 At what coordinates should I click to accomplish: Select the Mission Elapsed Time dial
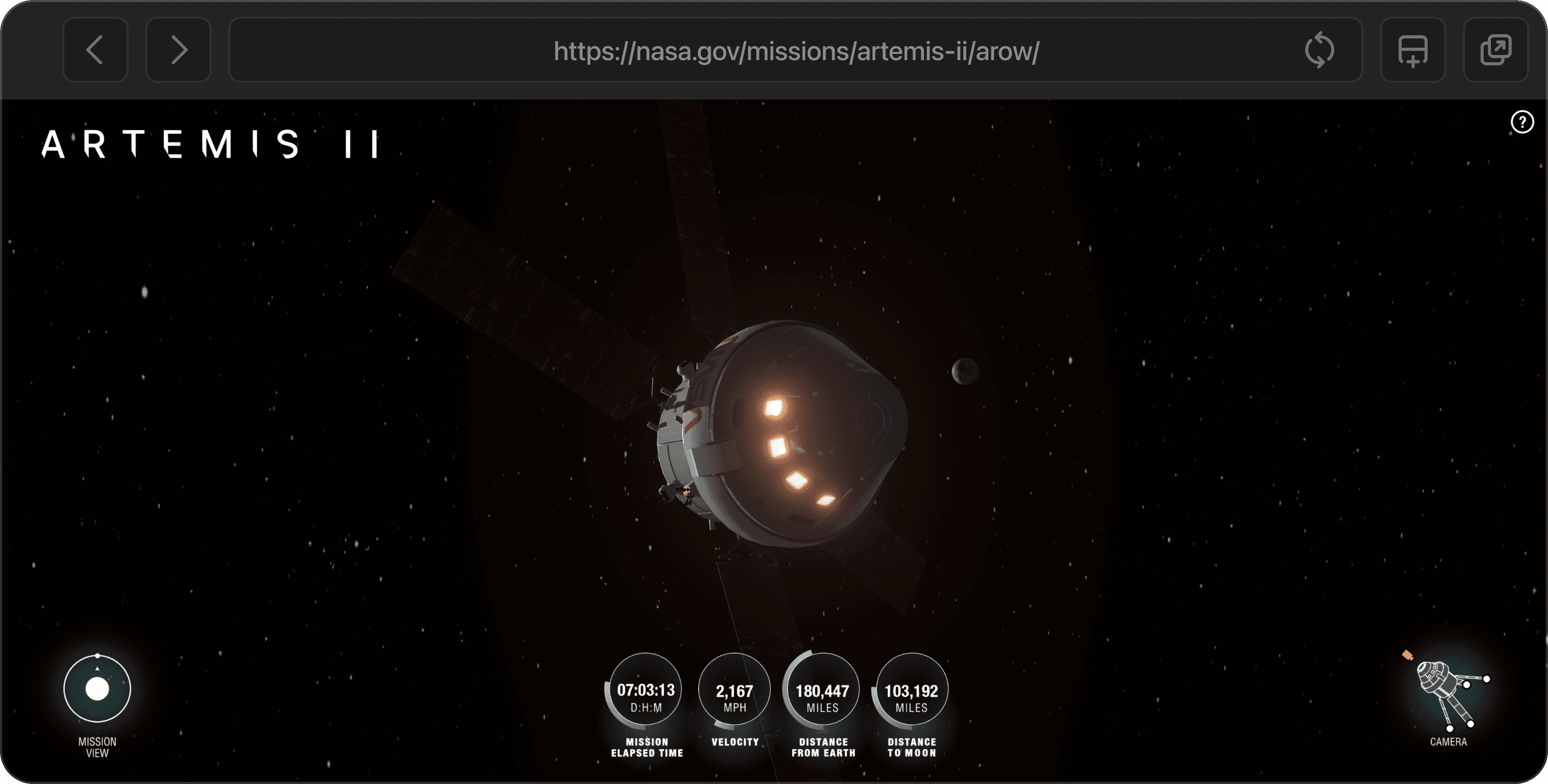(645, 691)
